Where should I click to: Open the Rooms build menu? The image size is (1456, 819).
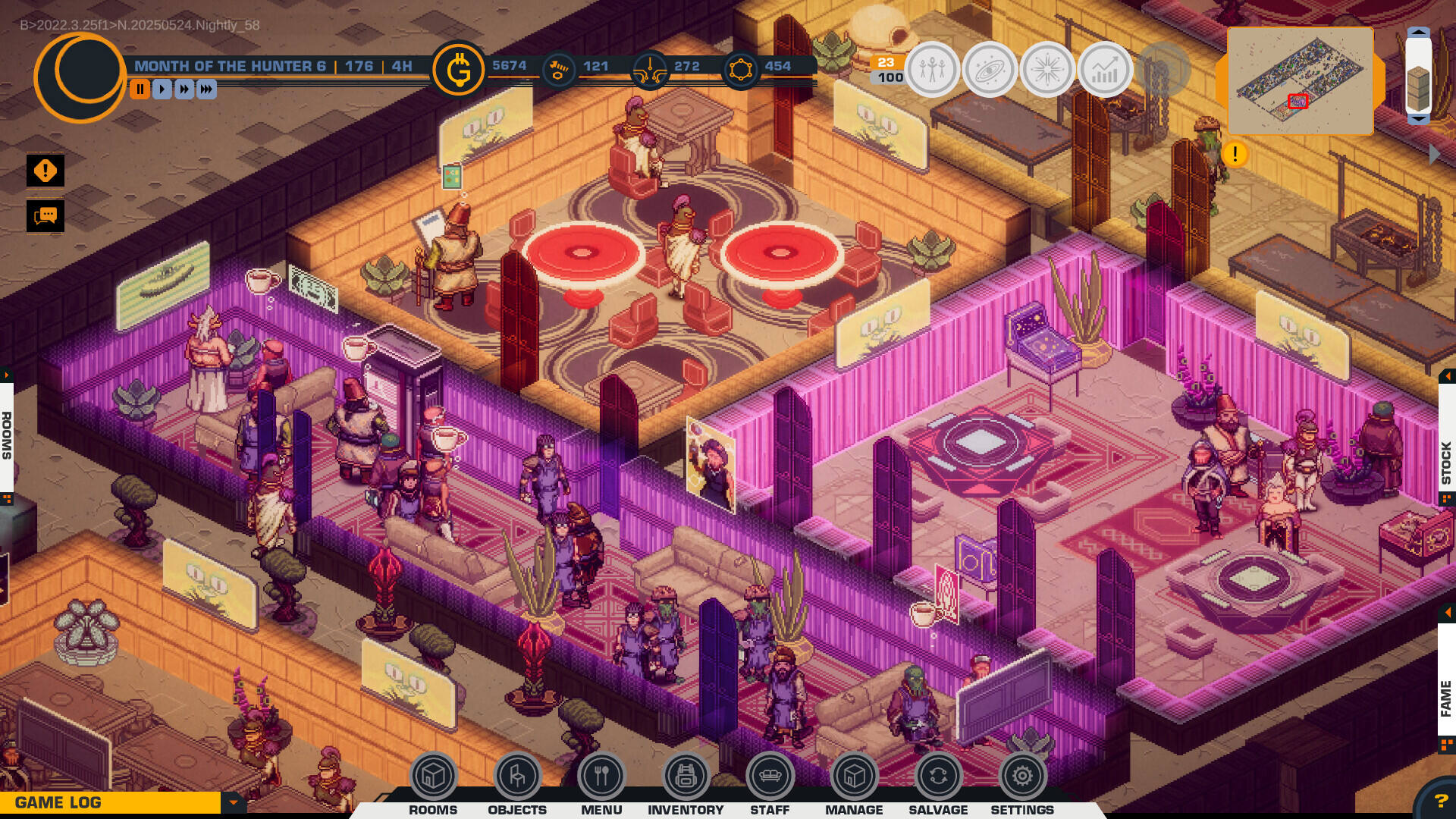433,777
